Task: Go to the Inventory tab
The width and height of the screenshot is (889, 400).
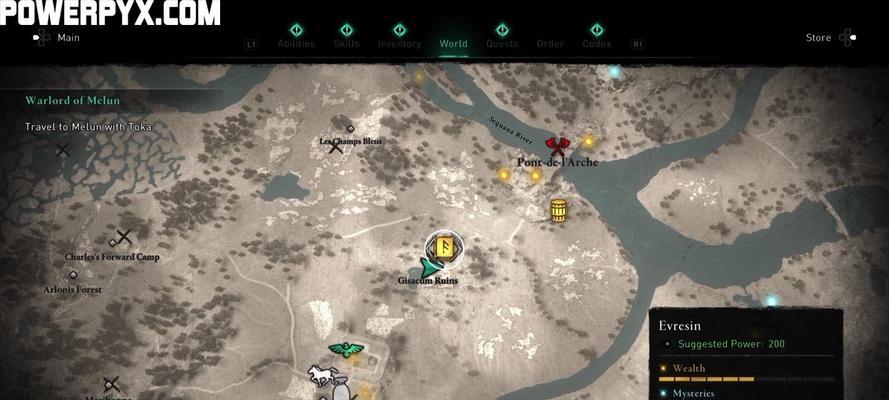Action: (x=399, y=43)
